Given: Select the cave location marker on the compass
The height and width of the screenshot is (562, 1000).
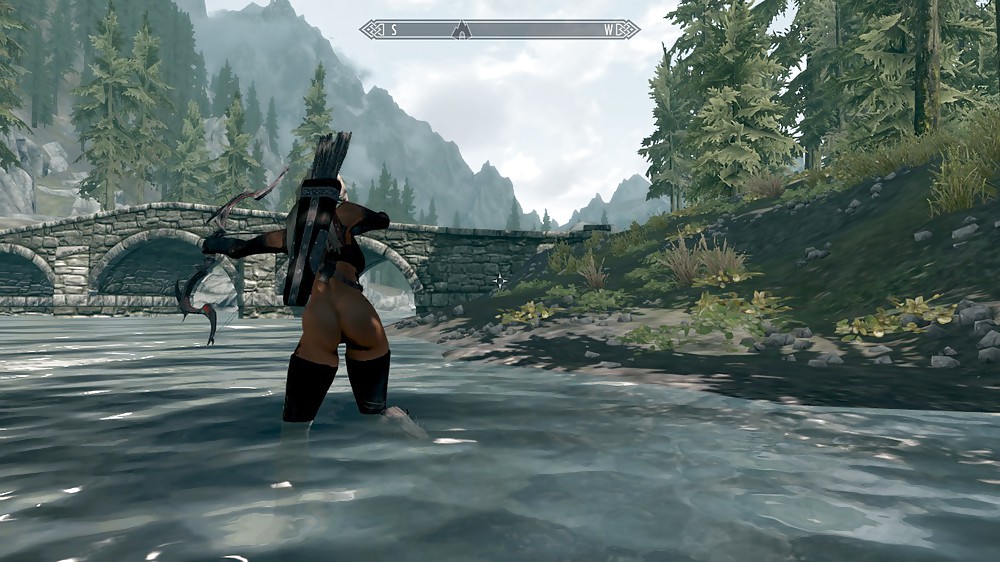Looking at the screenshot, I should [461, 29].
